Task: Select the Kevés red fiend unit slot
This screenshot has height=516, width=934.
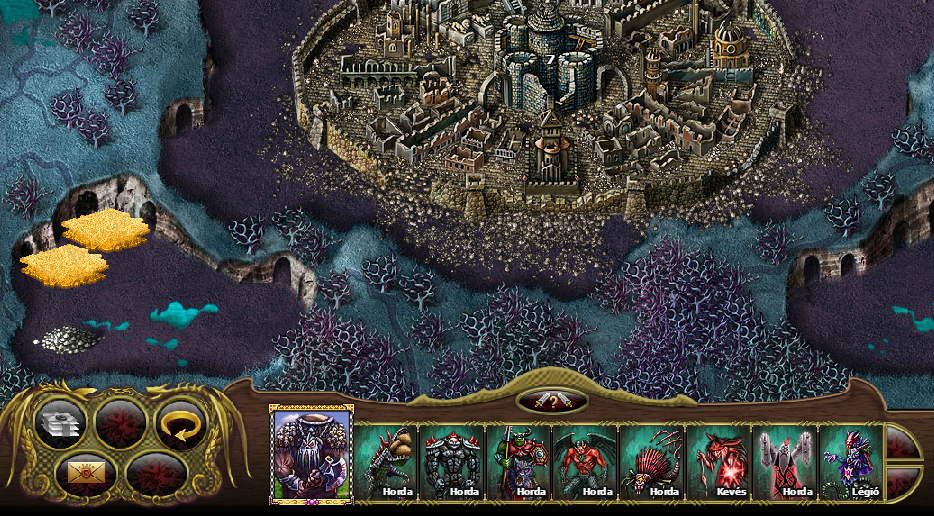Action: (718, 462)
